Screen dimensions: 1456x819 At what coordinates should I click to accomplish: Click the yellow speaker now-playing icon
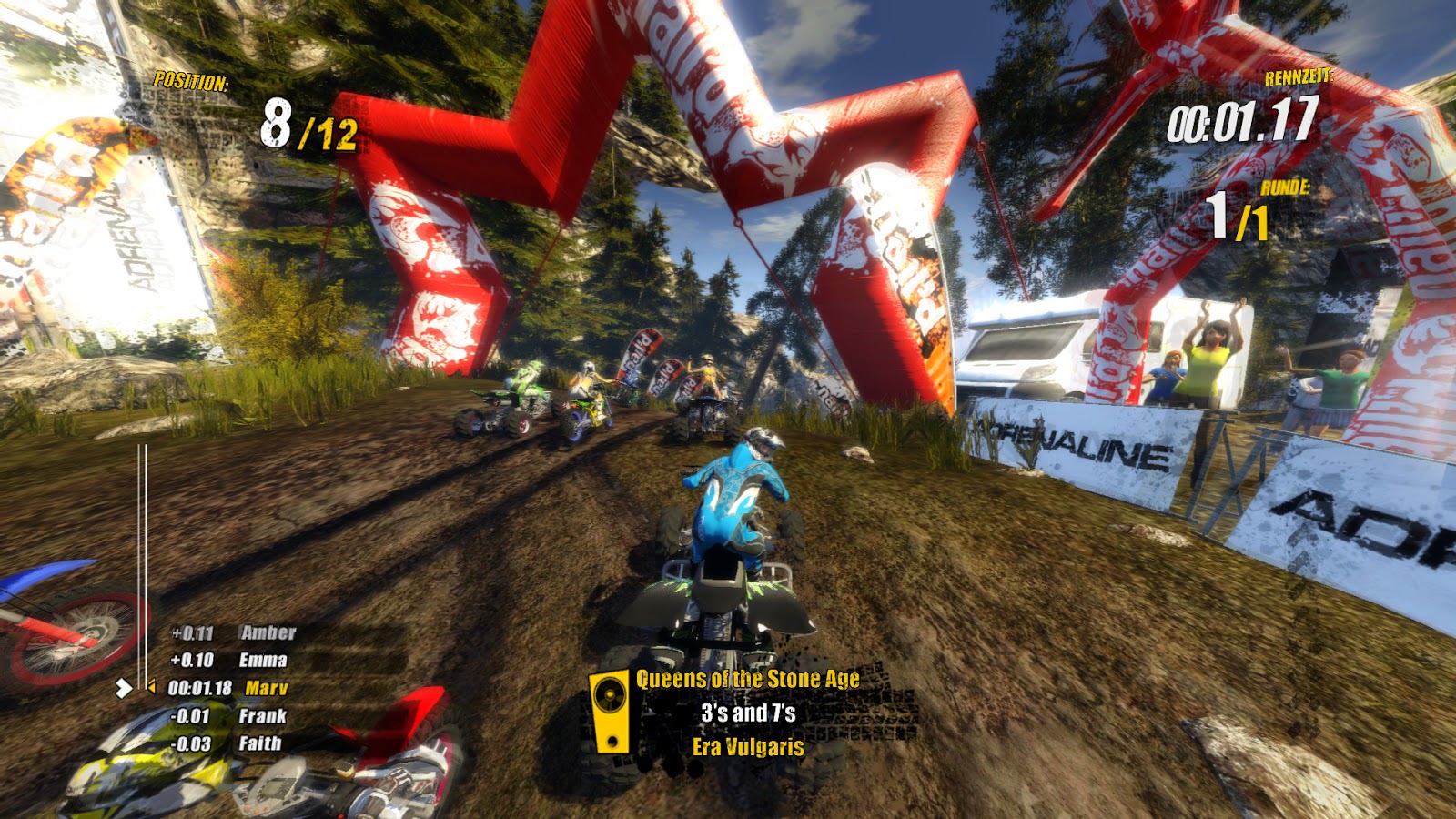click(x=610, y=711)
